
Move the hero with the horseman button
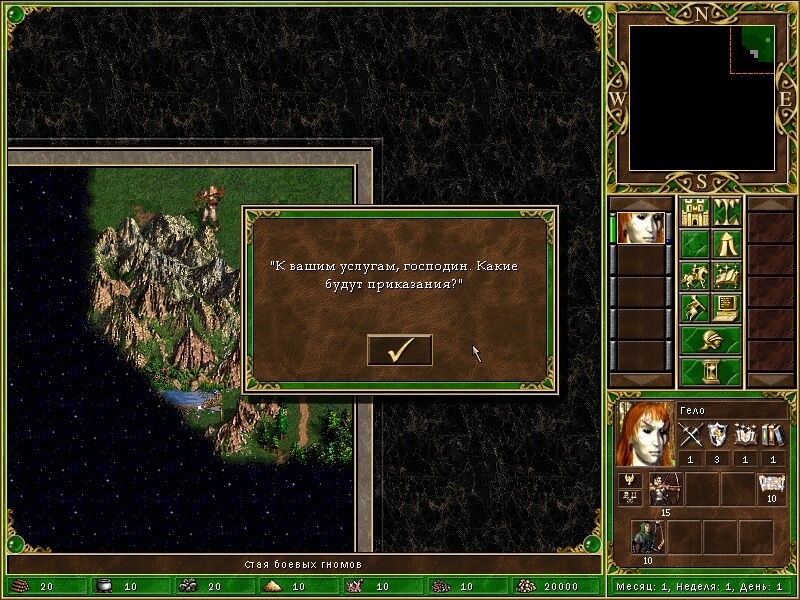coord(694,275)
